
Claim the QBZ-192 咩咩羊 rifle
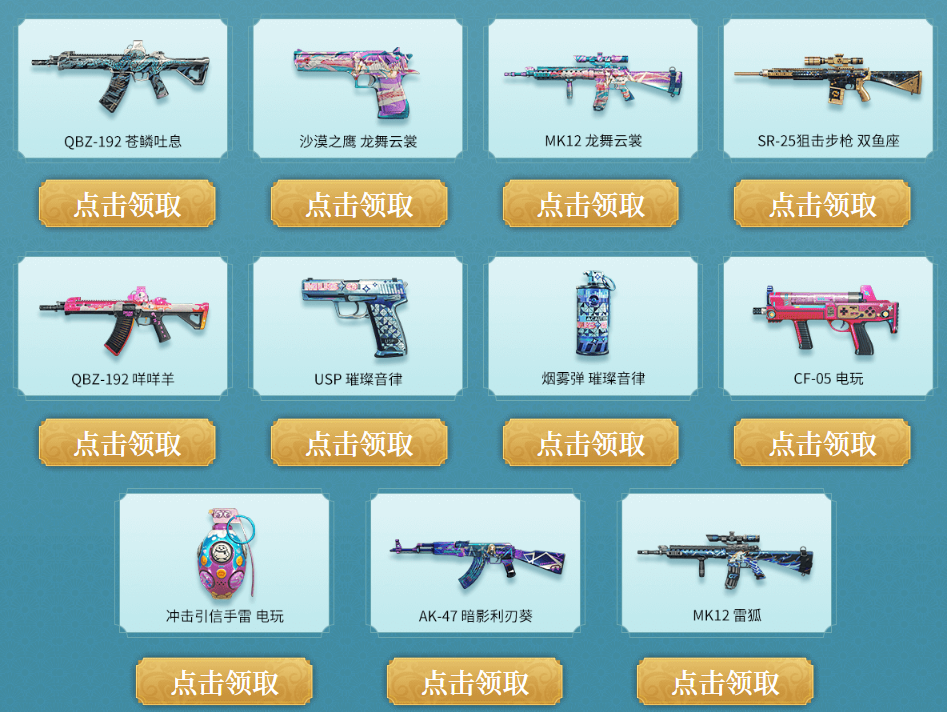[127, 442]
